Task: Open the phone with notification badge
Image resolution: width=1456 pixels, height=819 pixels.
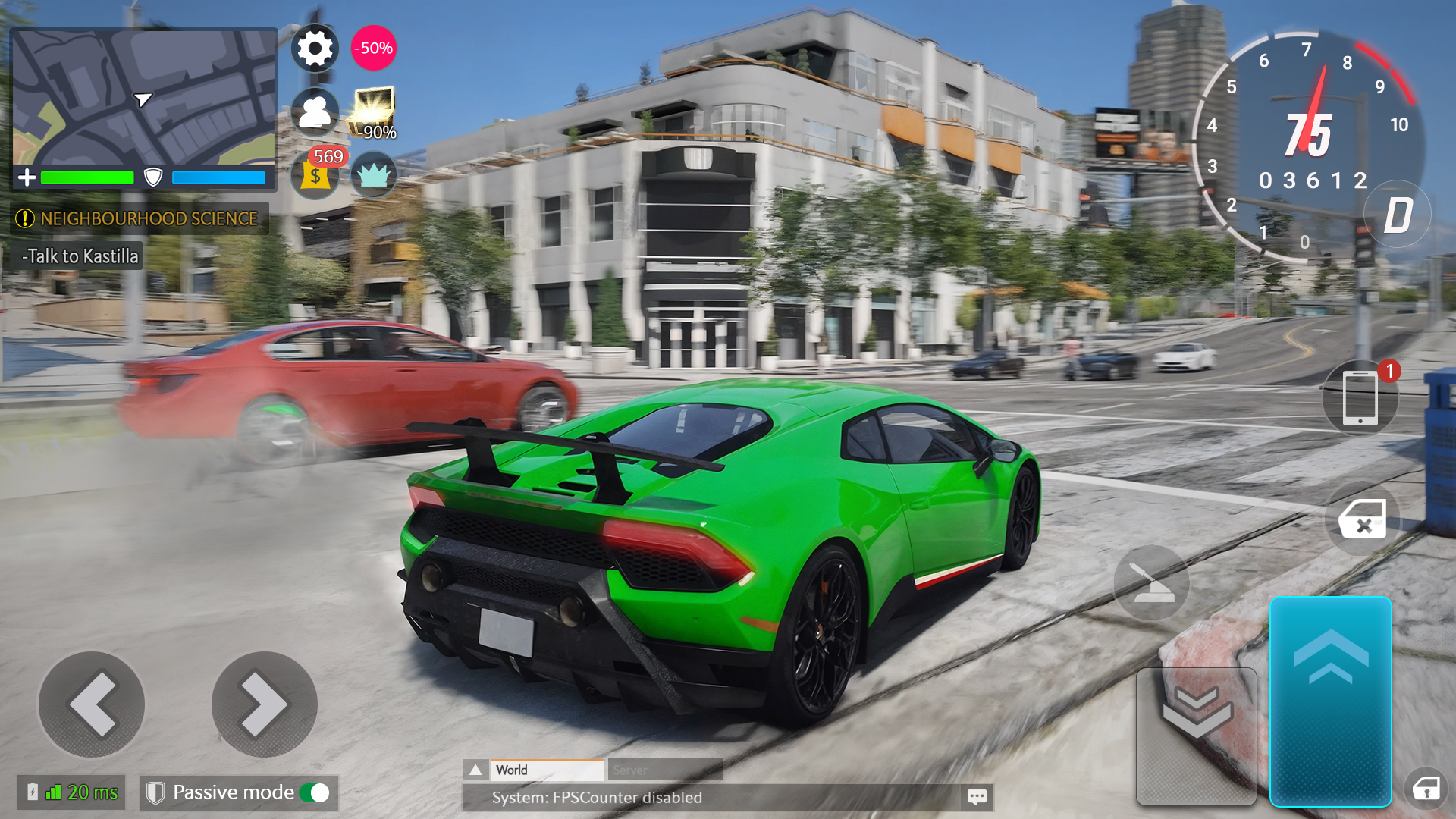Action: click(x=1360, y=398)
